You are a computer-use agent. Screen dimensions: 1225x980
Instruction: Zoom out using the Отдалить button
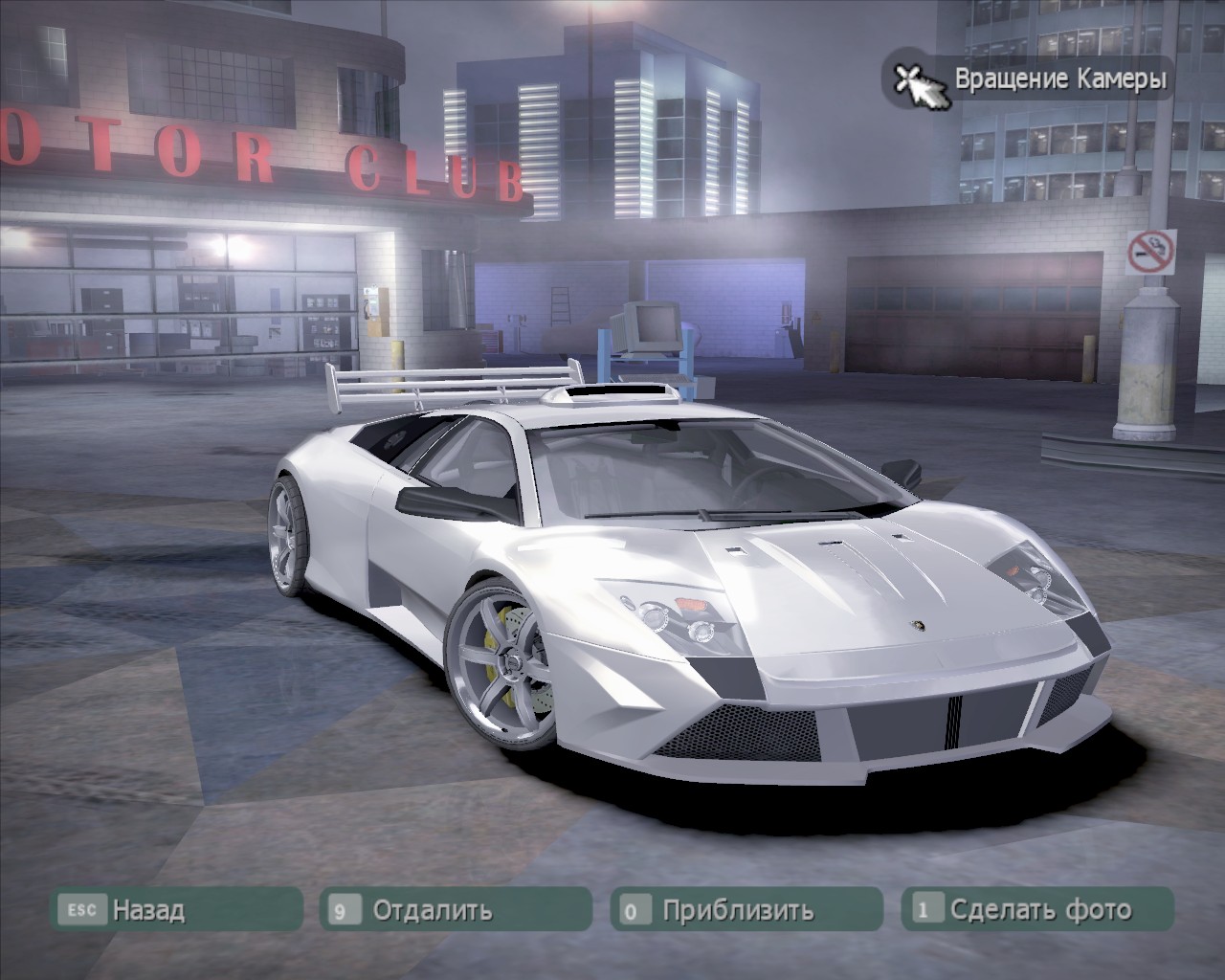[x=456, y=909]
